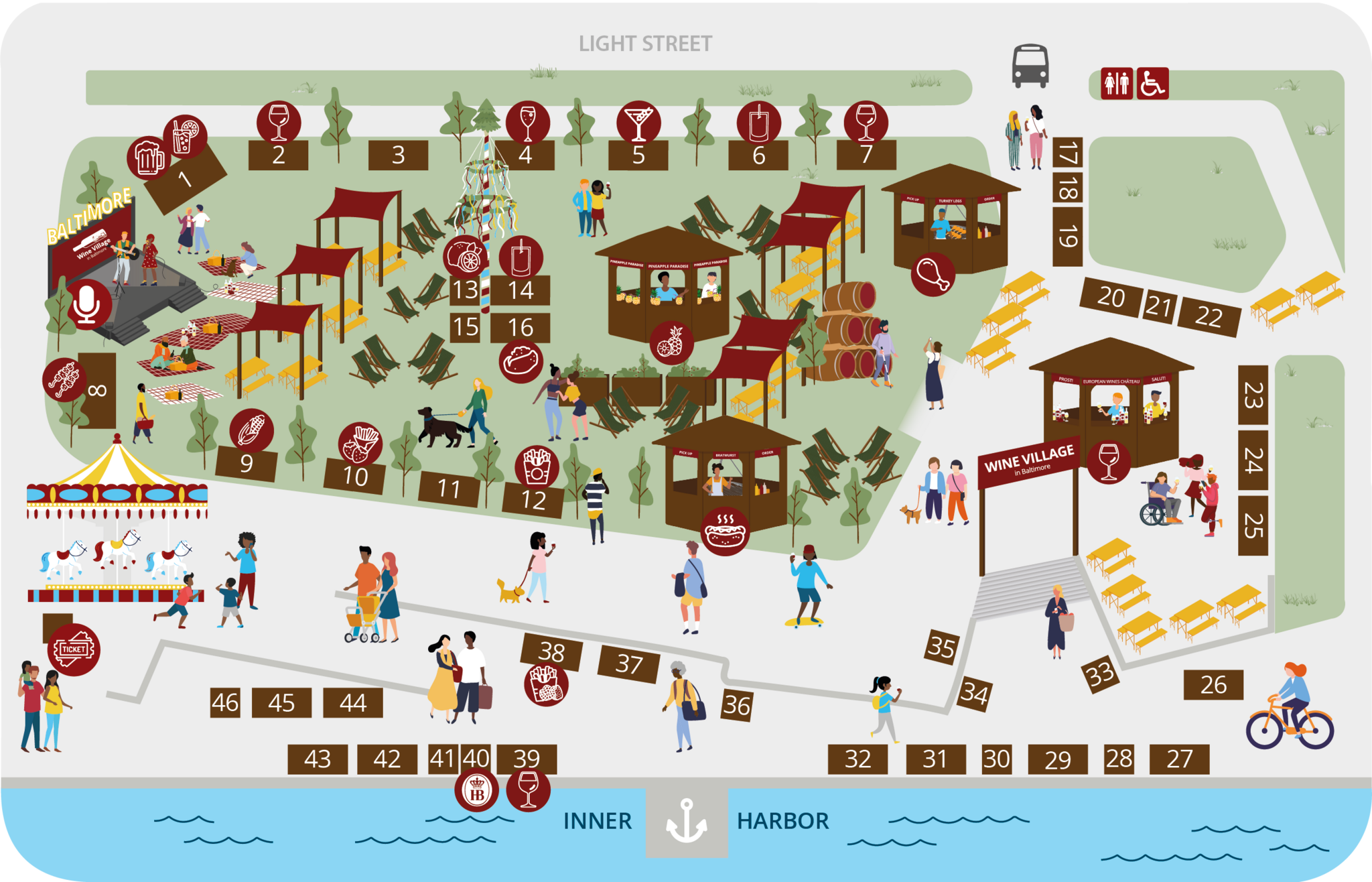The image size is (1372, 882).
Task: Open the turkey leg food marker
Action: (933, 273)
